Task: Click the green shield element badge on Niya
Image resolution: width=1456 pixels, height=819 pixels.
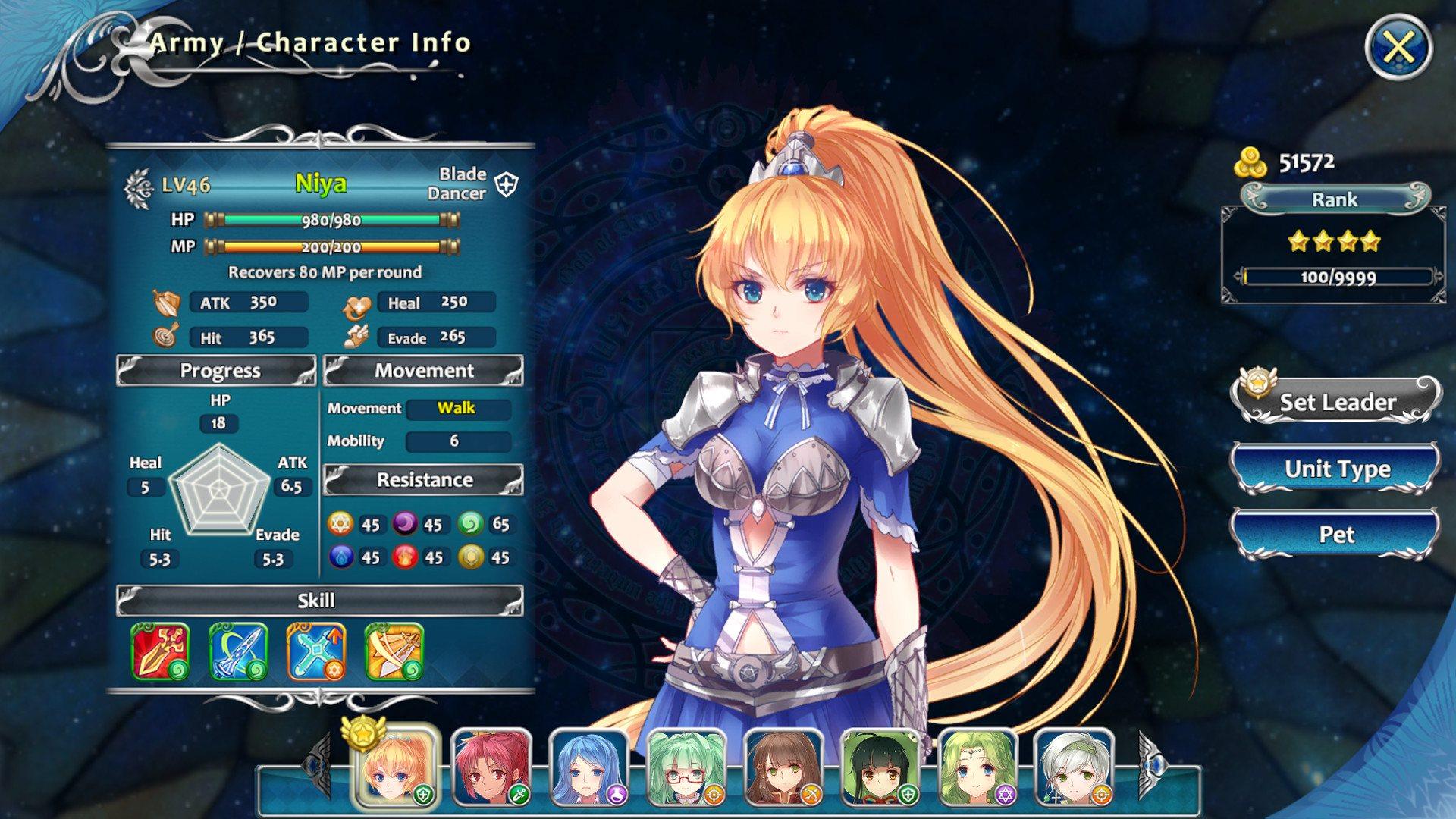Action: 423,793
